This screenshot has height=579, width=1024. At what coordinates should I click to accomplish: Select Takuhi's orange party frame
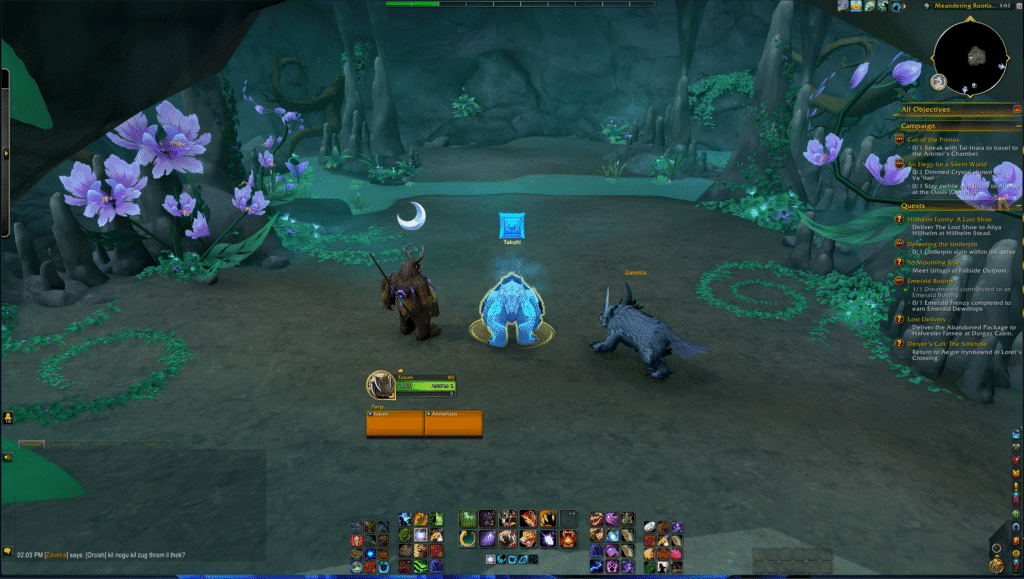tap(395, 423)
